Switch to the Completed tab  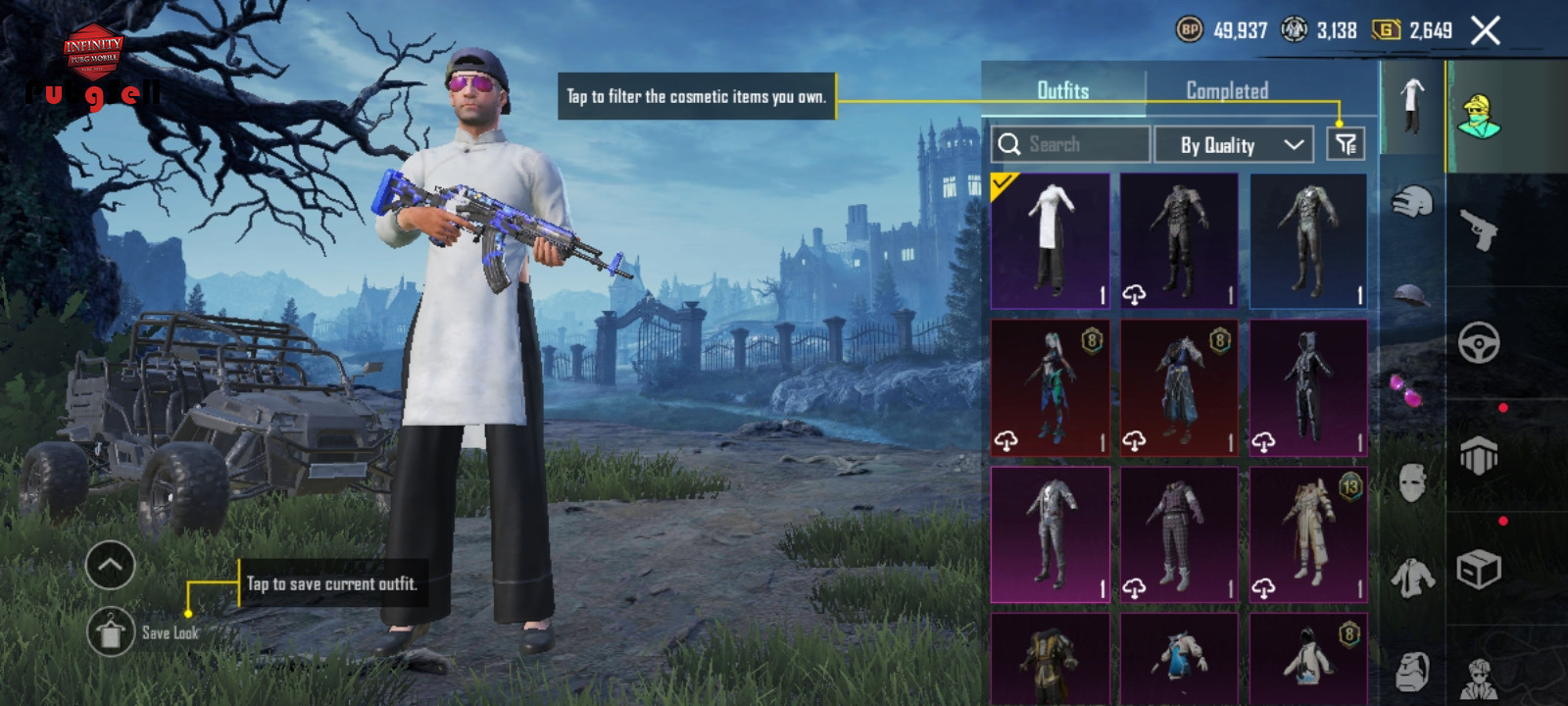point(1227,91)
